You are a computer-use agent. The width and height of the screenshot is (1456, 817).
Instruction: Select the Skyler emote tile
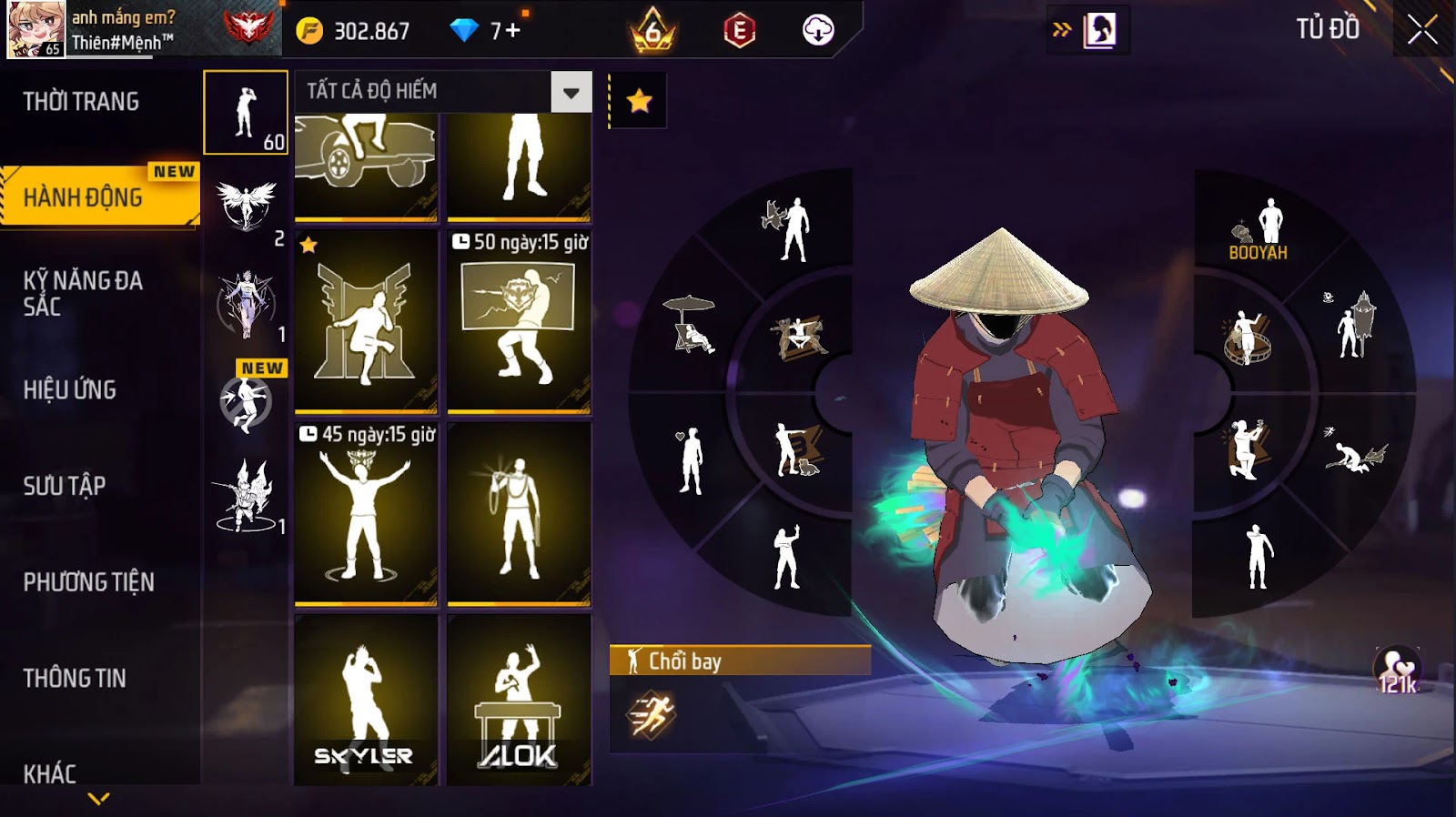[366, 699]
